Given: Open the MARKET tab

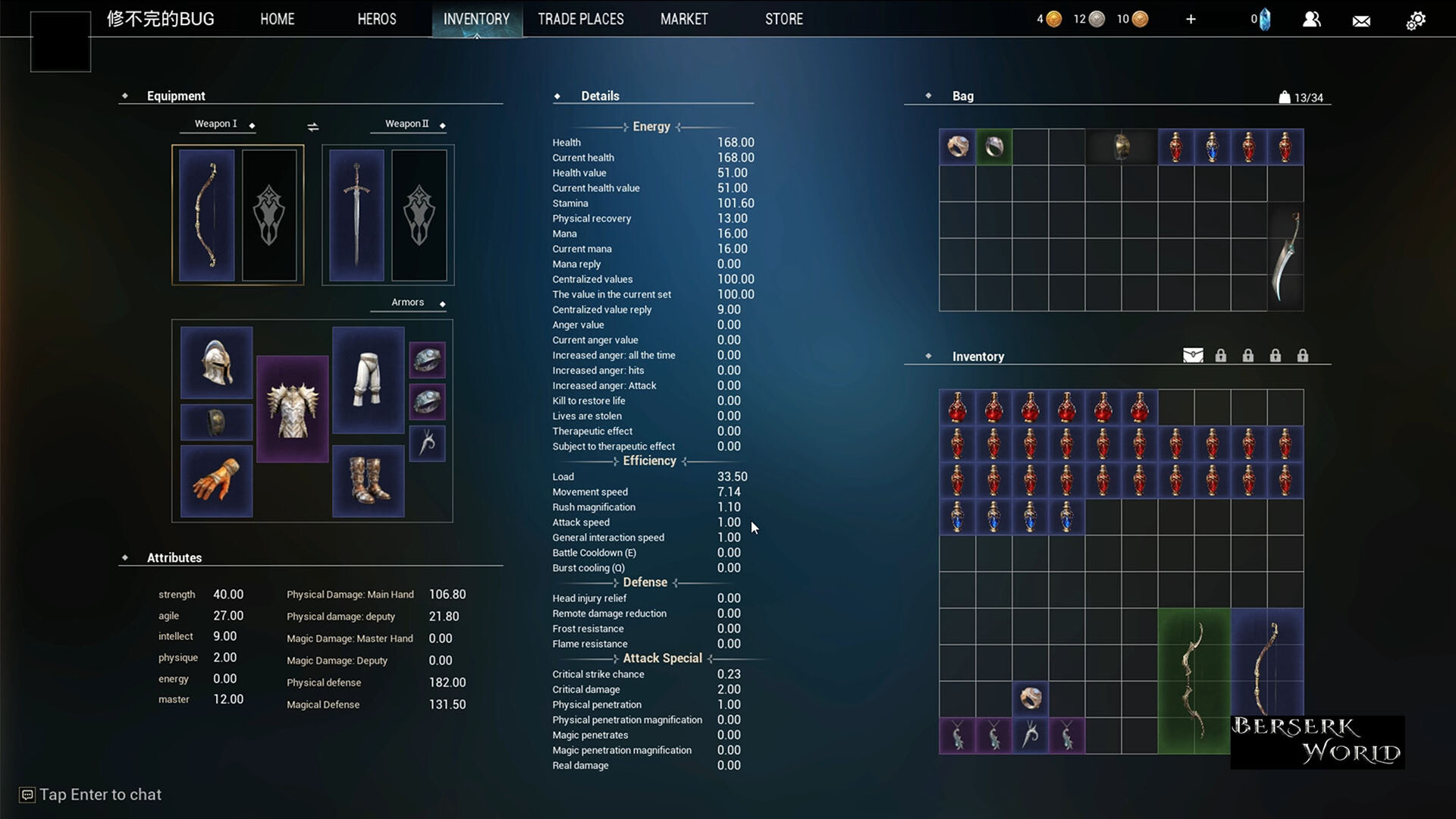Looking at the screenshot, I should pyautogui.click(x=684, y=19).
